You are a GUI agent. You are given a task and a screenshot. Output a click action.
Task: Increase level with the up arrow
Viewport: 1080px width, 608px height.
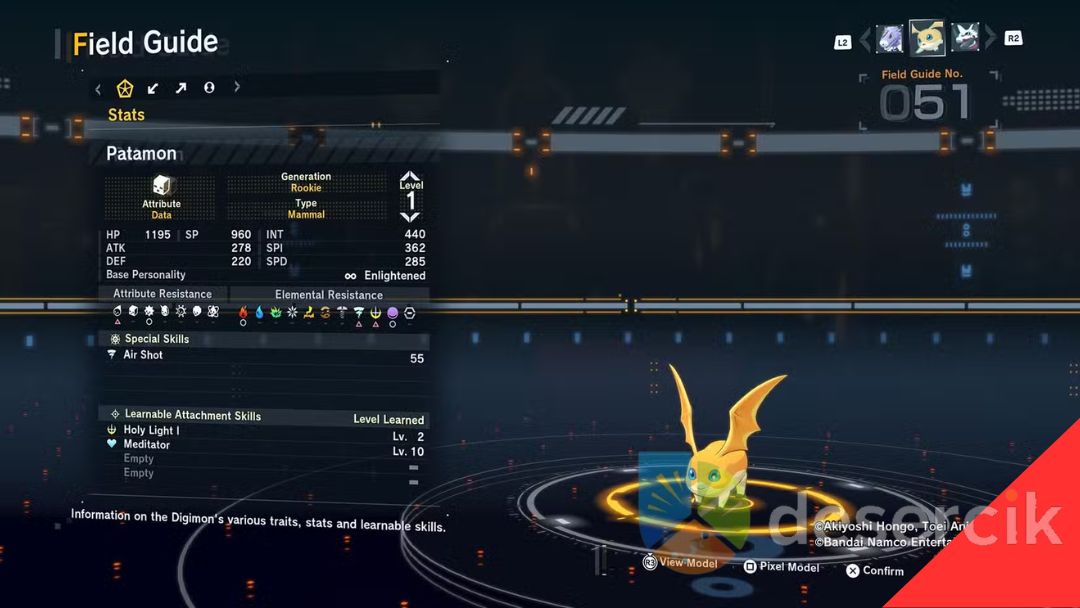411,176
